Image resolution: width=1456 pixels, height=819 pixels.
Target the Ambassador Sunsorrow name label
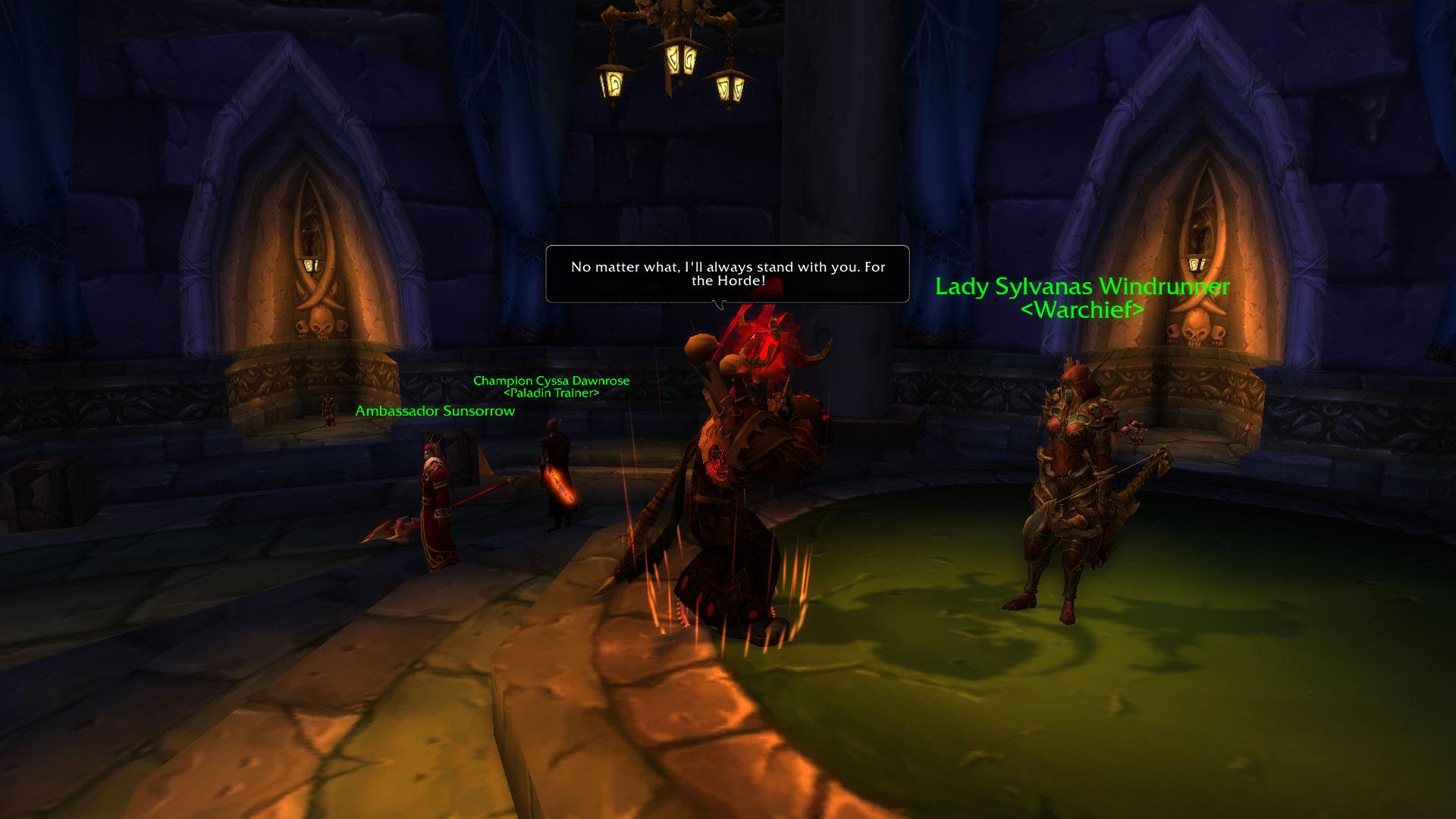coord(435,411)
